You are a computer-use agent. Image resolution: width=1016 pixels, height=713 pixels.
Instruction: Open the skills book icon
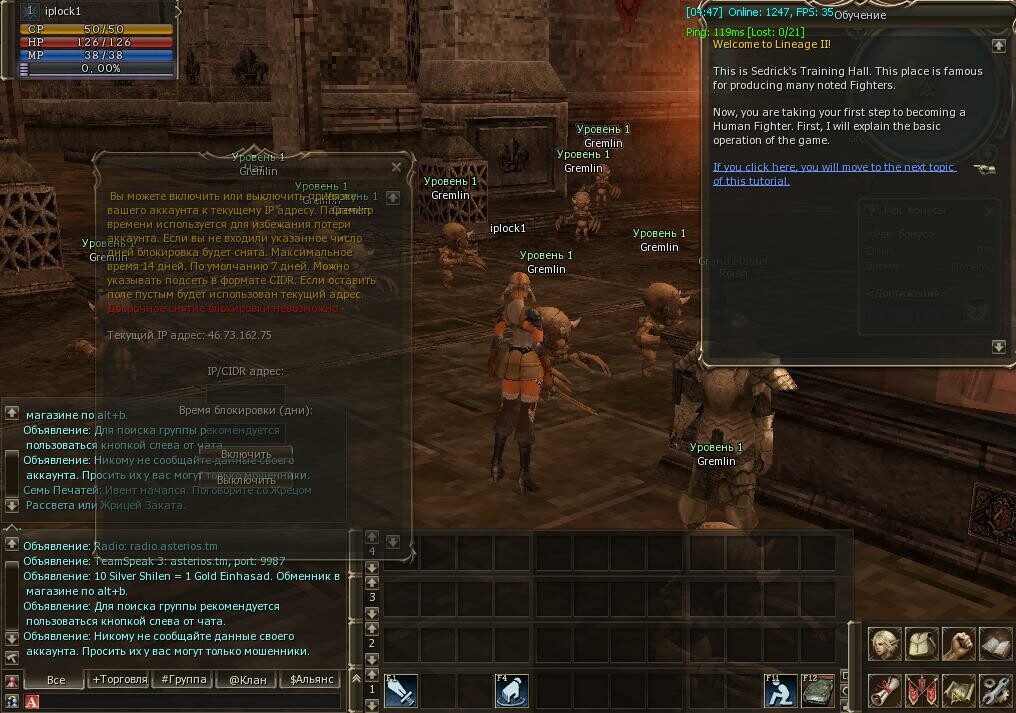[x=995, y=645]
